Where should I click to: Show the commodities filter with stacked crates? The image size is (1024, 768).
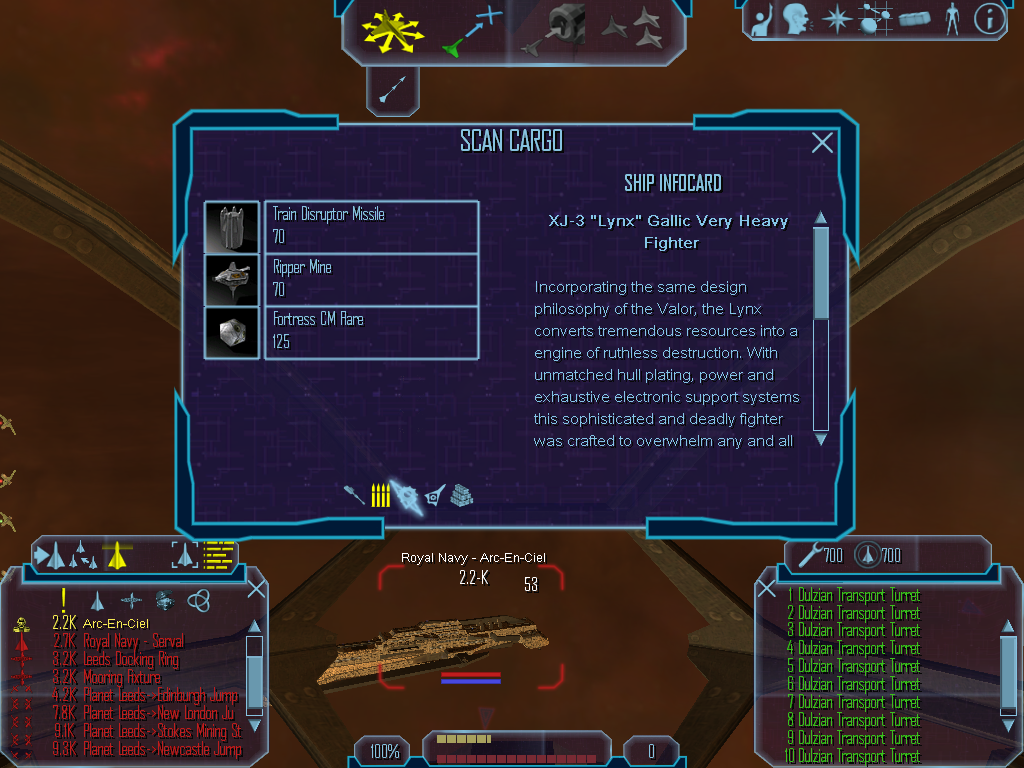pyautogui.click(x=461, y=495)
